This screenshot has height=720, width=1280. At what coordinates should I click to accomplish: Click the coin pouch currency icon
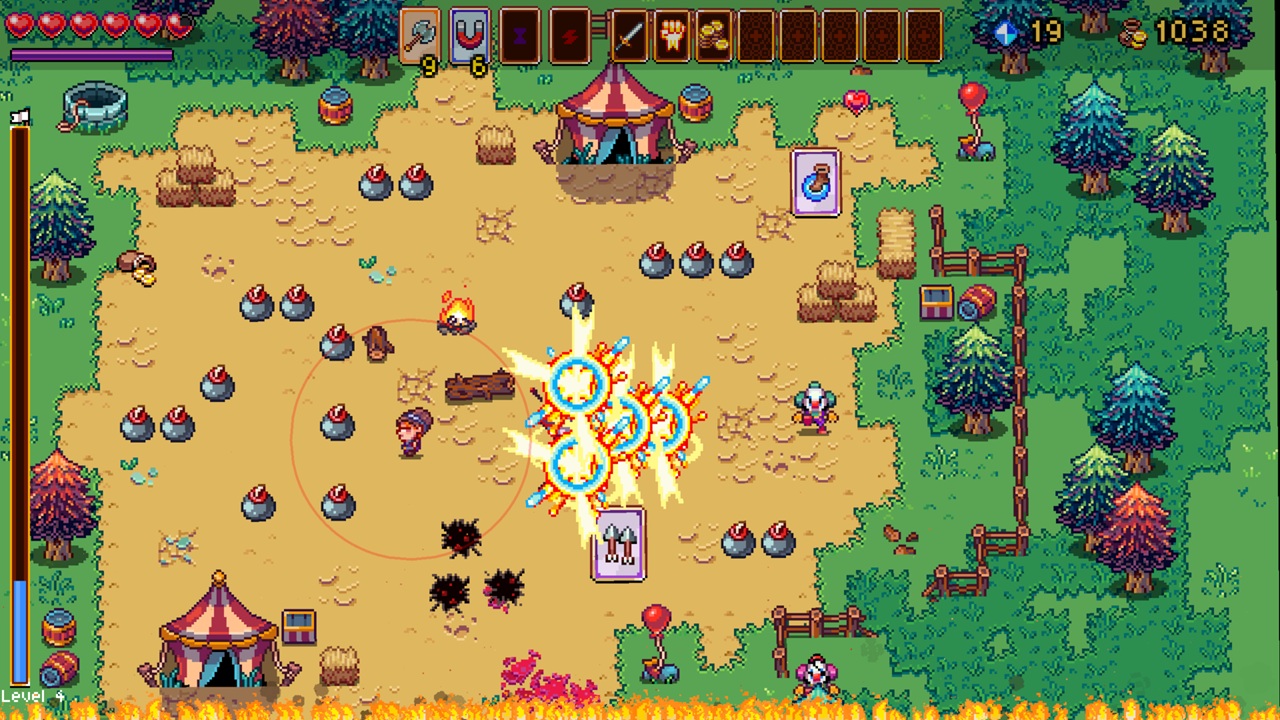[1134, 32]
